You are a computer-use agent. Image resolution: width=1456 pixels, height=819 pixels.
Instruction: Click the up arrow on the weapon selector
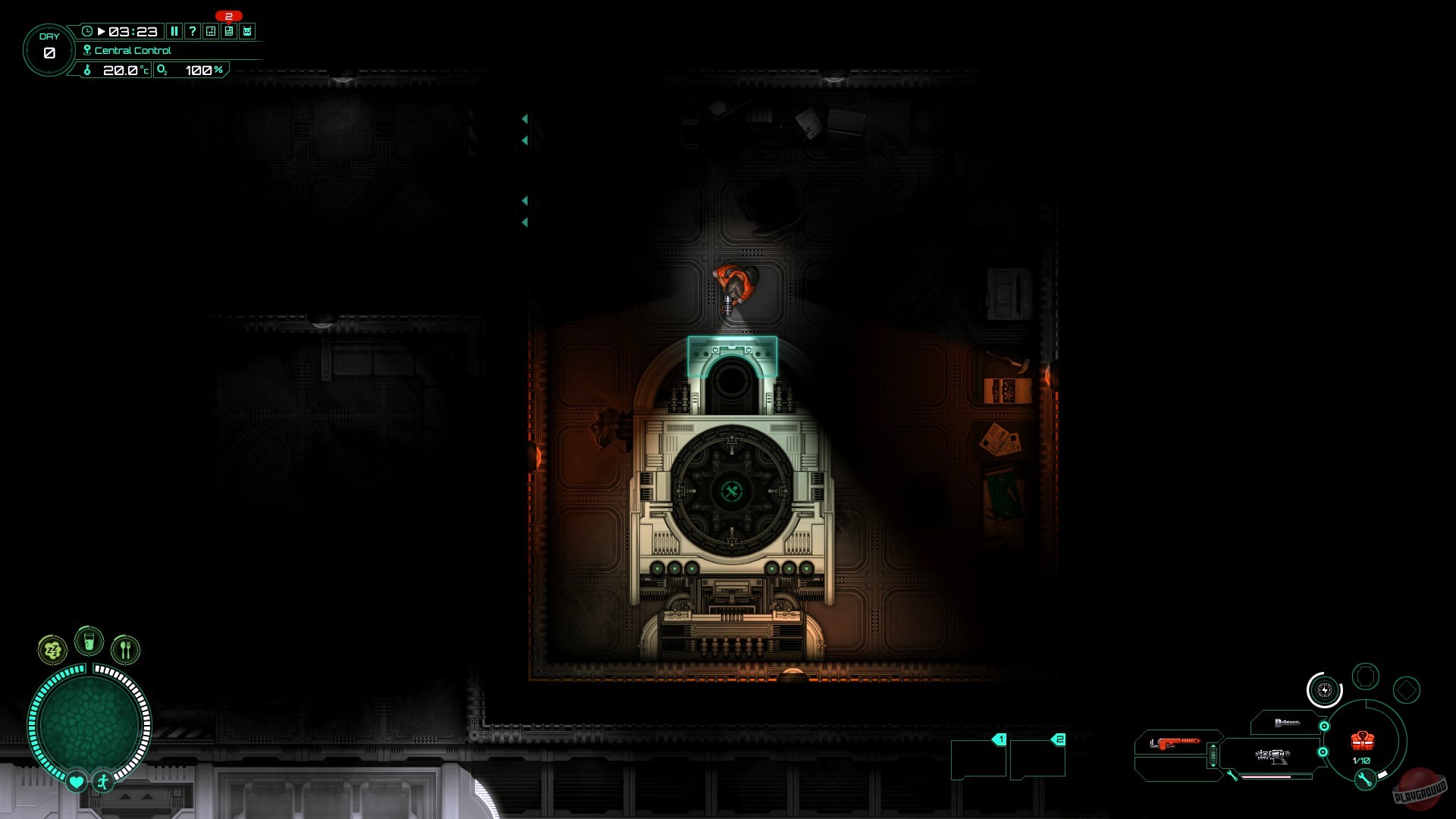1213,746
